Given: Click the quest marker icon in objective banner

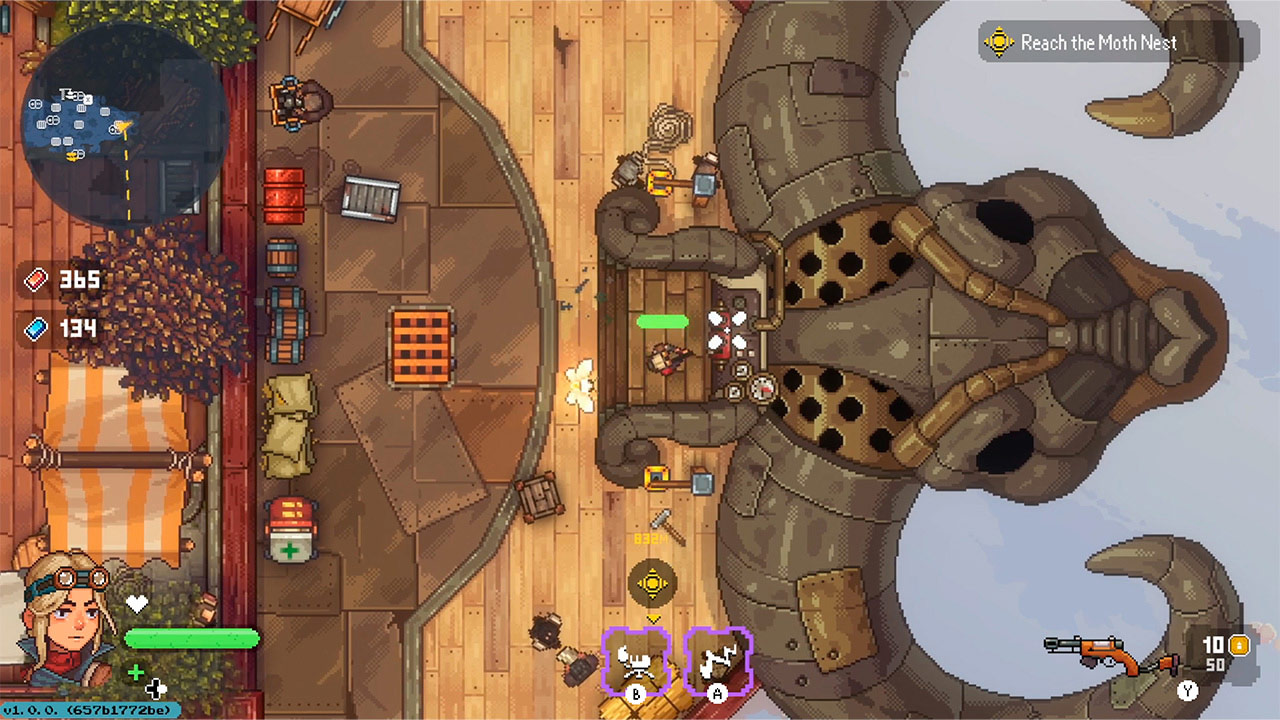Looking at the screenshot, I should pos(997,42).
